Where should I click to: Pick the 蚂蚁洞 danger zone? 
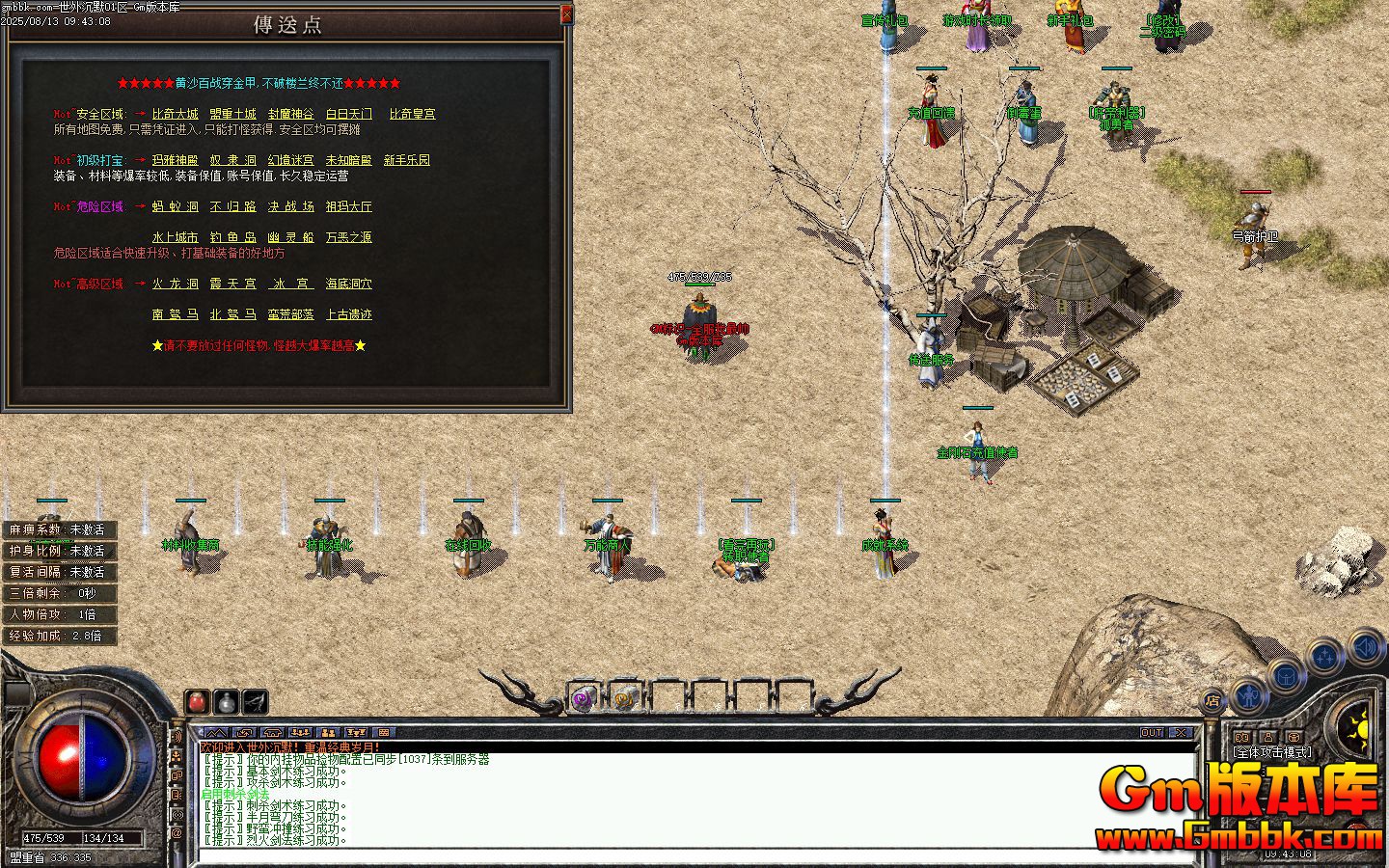[x=175, y=206]
